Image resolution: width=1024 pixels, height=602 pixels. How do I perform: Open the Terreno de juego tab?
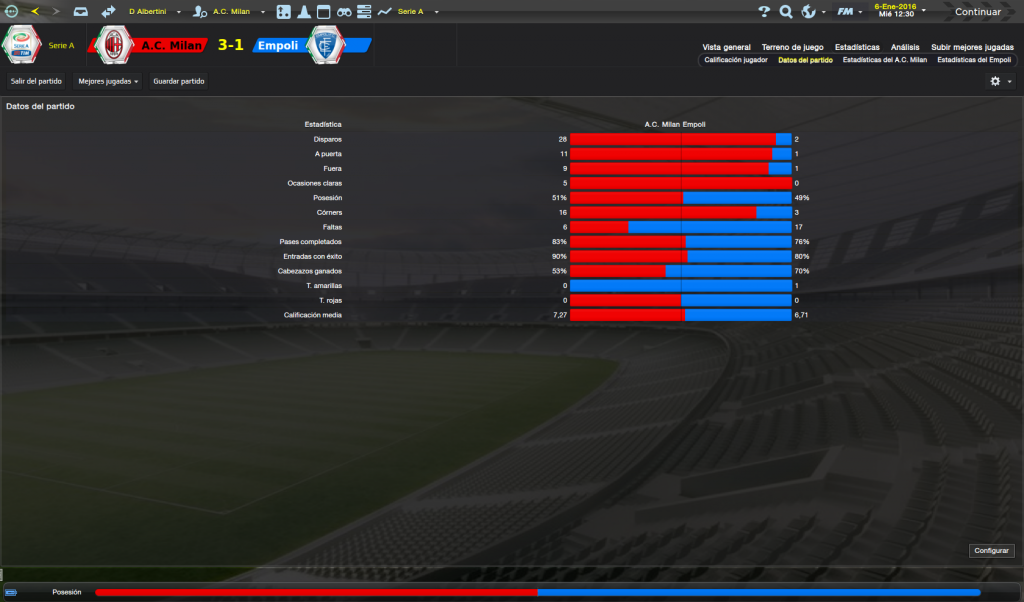point(792,47)
